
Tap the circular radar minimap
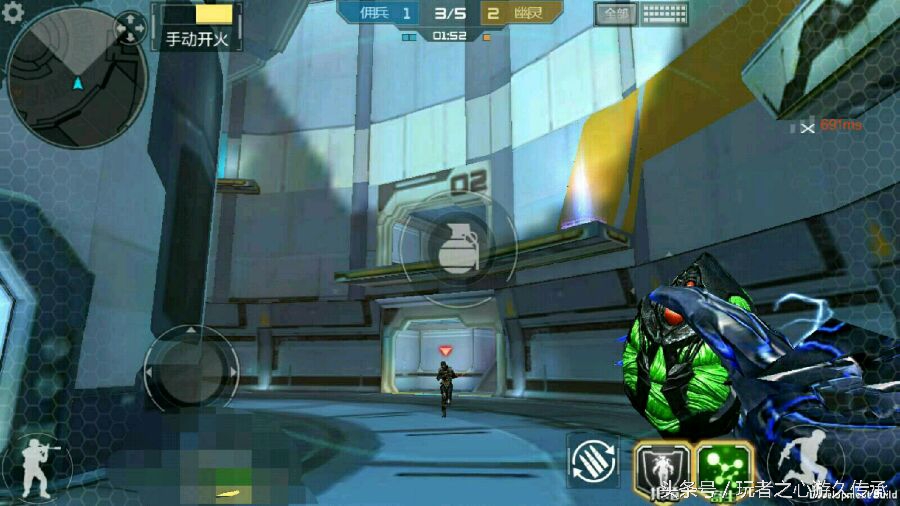pos(76,76)
